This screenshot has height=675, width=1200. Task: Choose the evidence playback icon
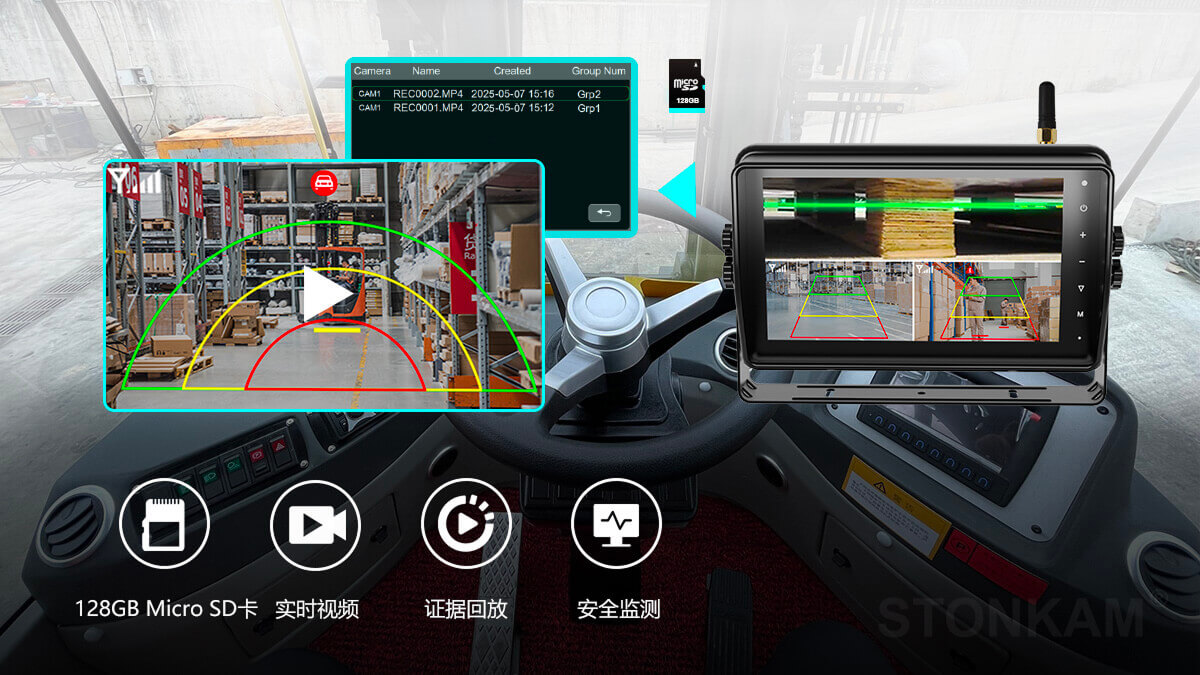pos(466,525)
